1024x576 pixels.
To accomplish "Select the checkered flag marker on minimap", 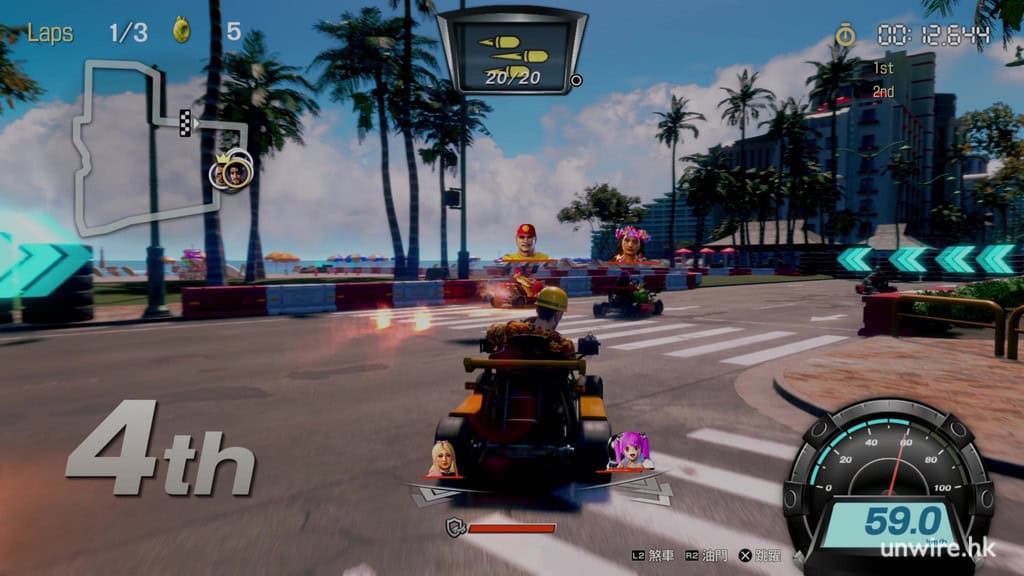I will [185, 123].
